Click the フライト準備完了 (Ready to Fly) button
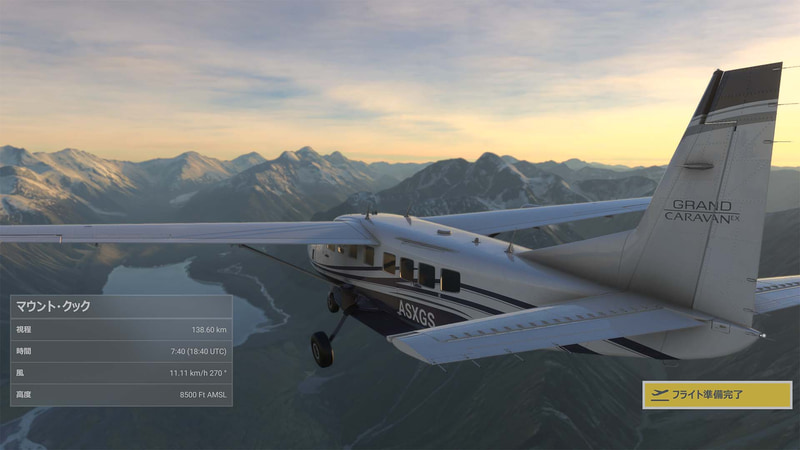Image resolution: width=800 pixels, height=450 pixels. pyautogui.click(x=716, y=394)
